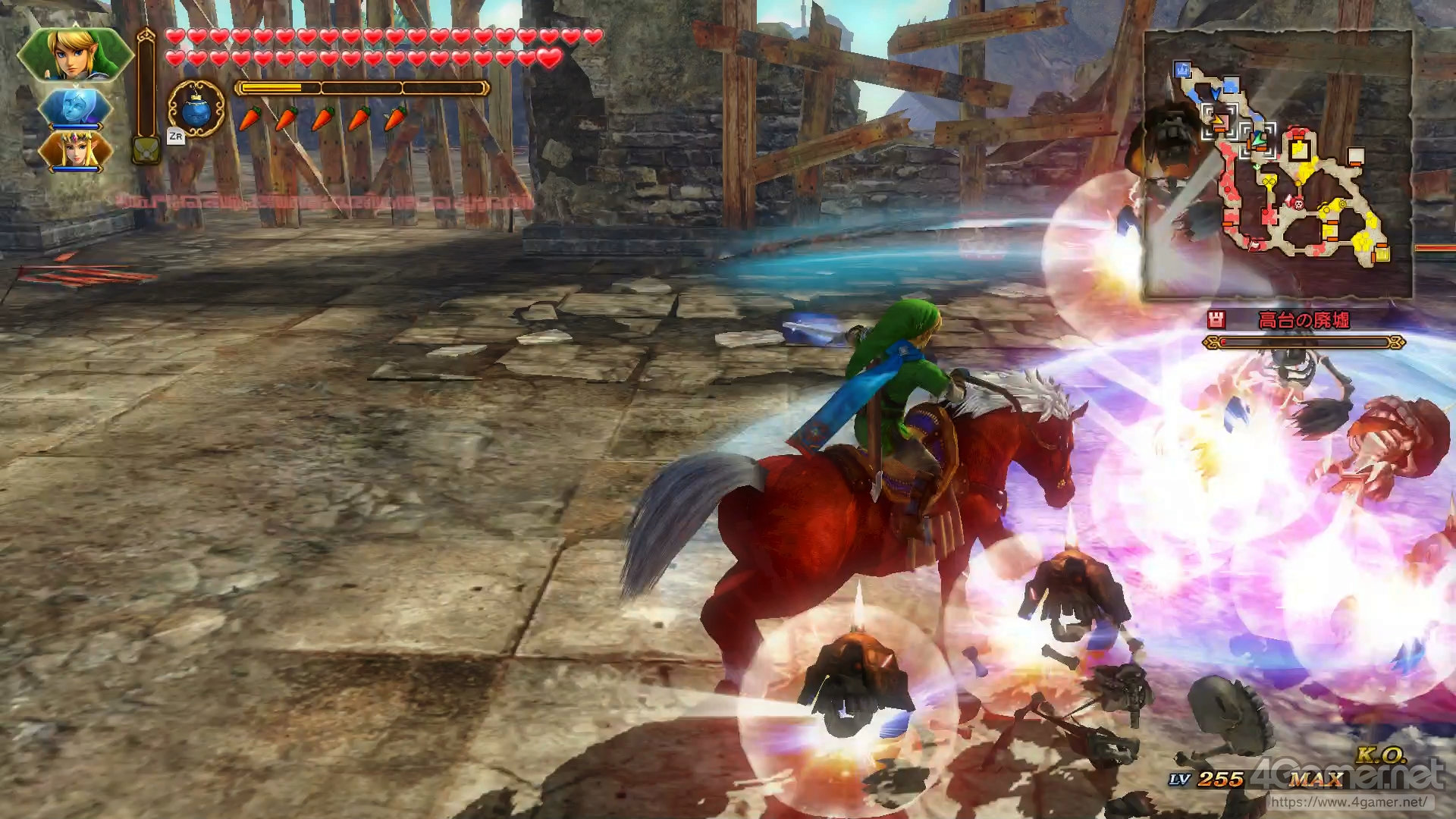This screenshot has height=819, width=1456.
Task: Open the battlefield minimap
Action: pos(1278,165)
